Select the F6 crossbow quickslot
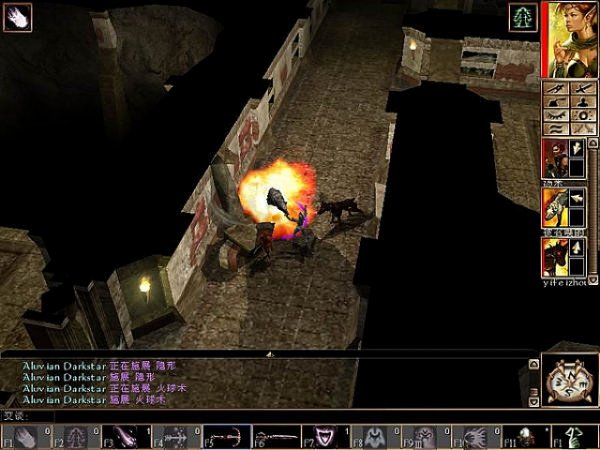The width and height of the screenshot is (600, 450). click(273, 435)
